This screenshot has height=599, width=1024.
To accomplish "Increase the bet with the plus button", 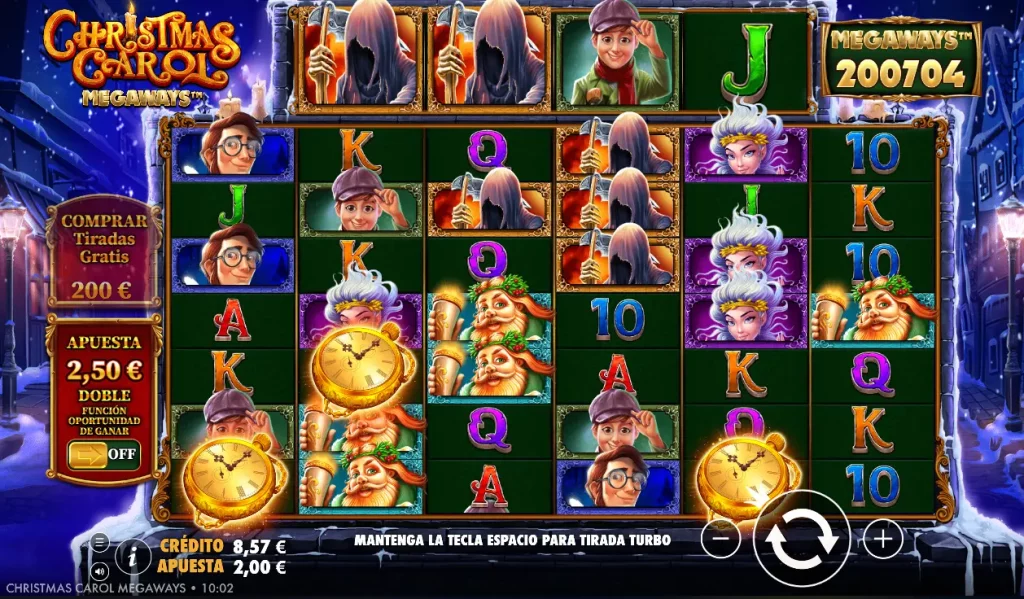I will coord(882,540).
